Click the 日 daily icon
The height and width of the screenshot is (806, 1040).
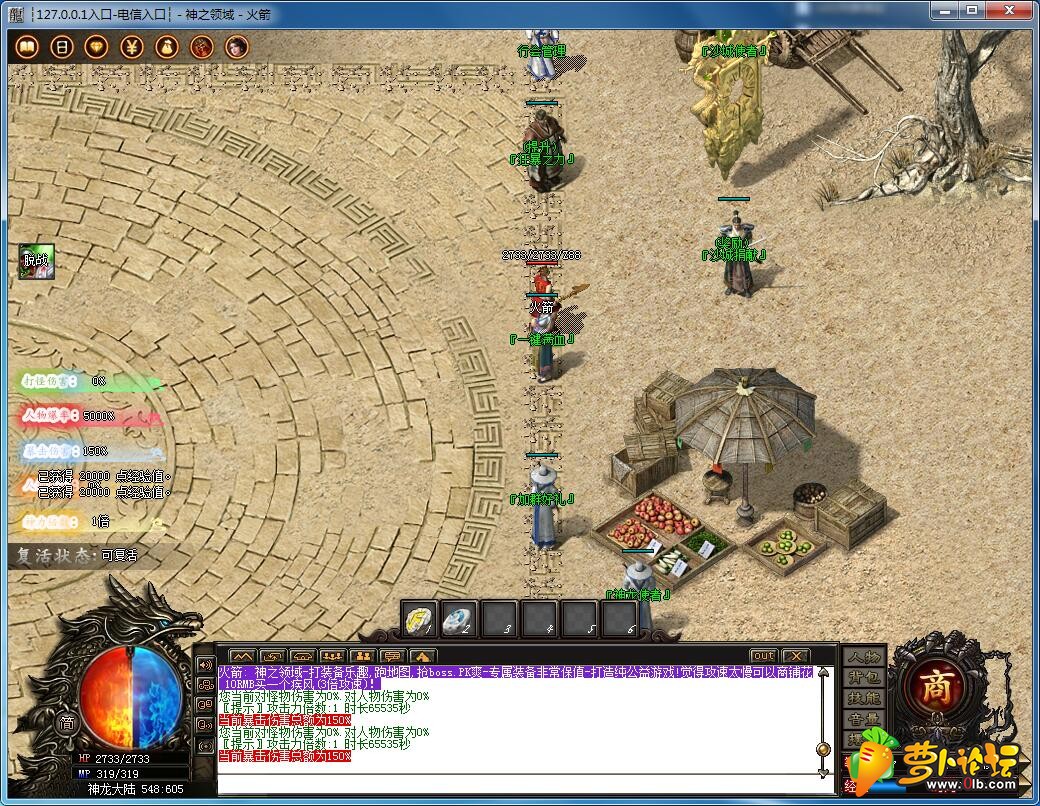(62, 47)
